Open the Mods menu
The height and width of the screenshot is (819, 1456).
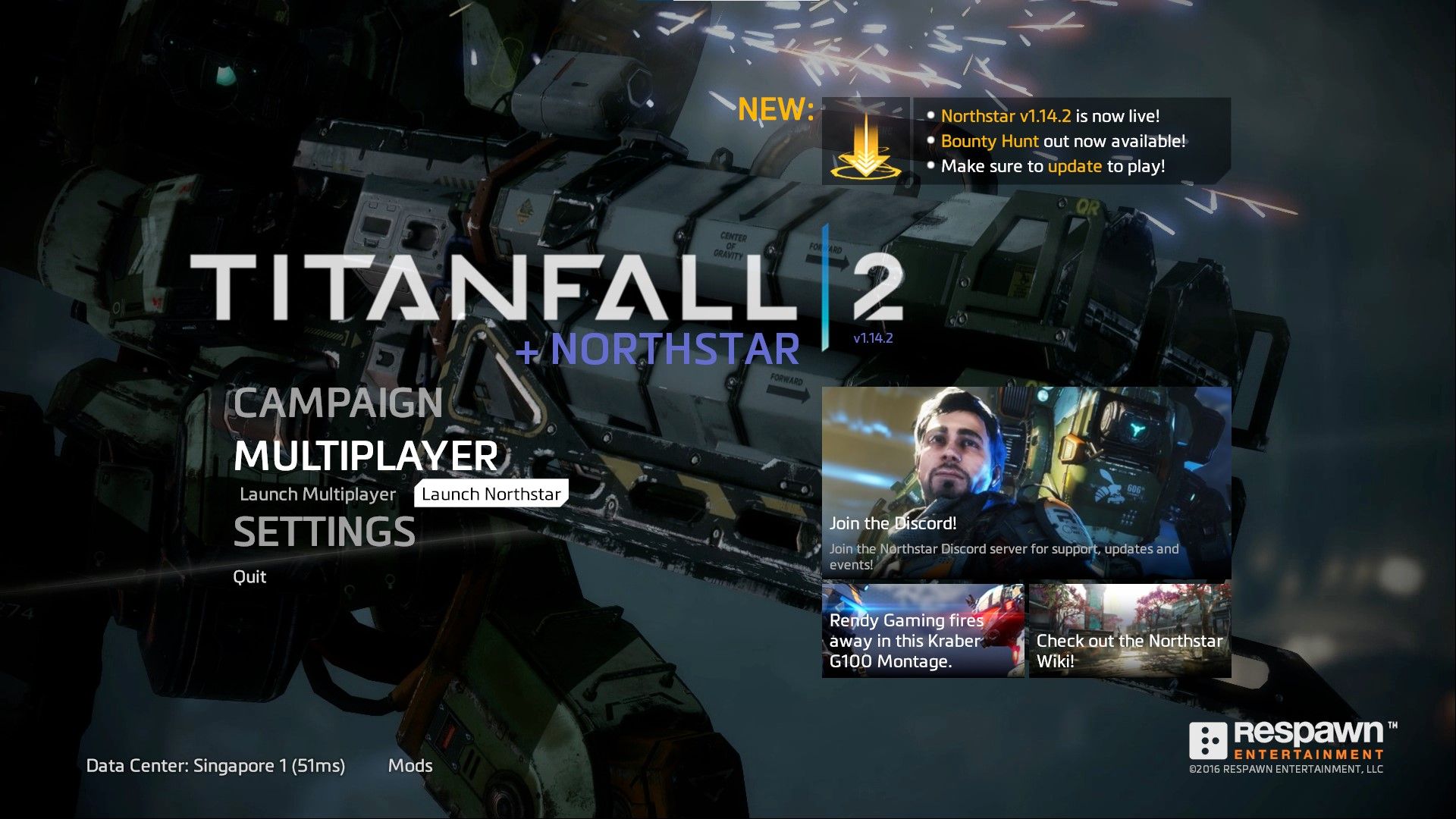(x=410, y=765)
